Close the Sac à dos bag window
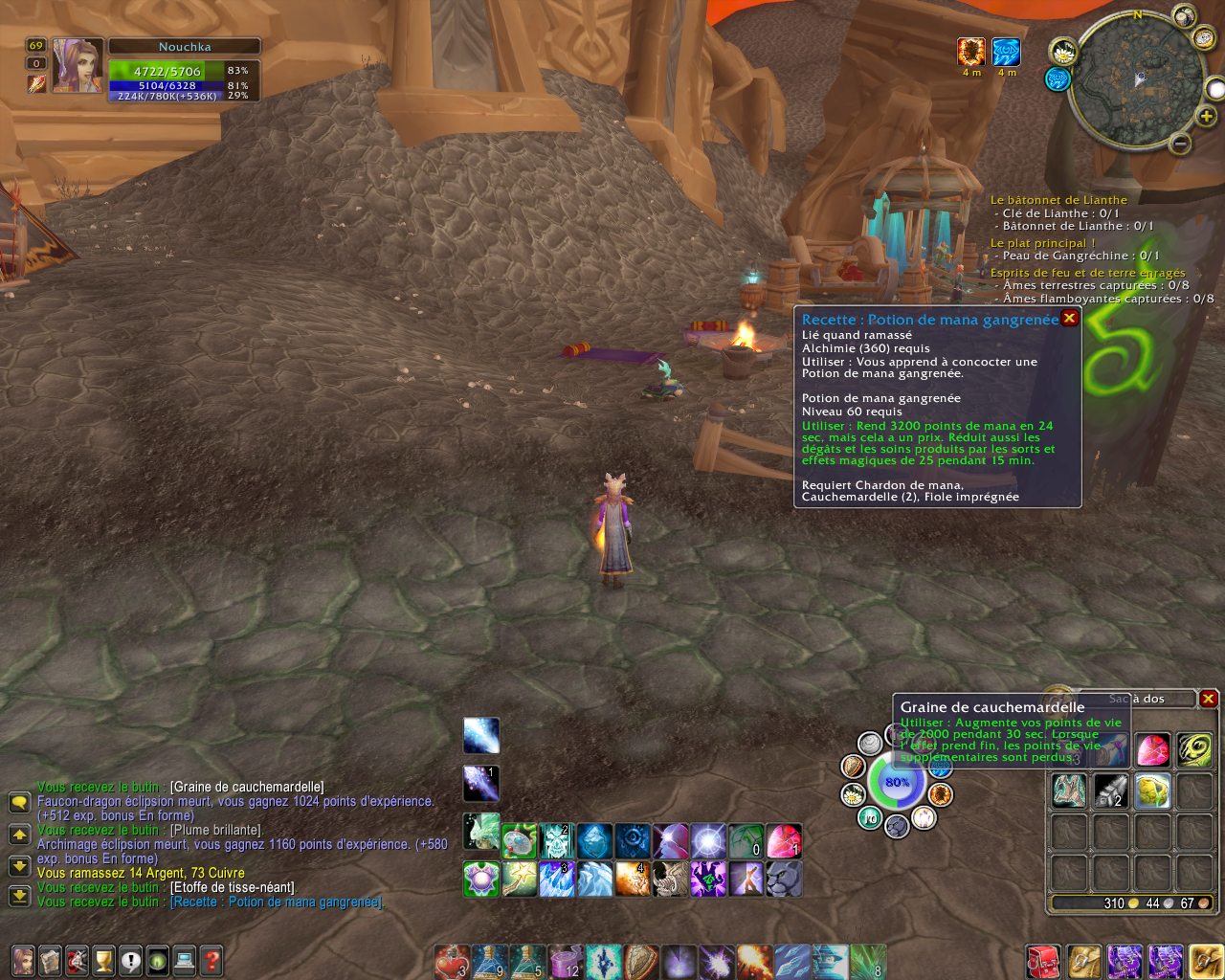Screen dimensions: 1225x980 (x=1209, y=699)
